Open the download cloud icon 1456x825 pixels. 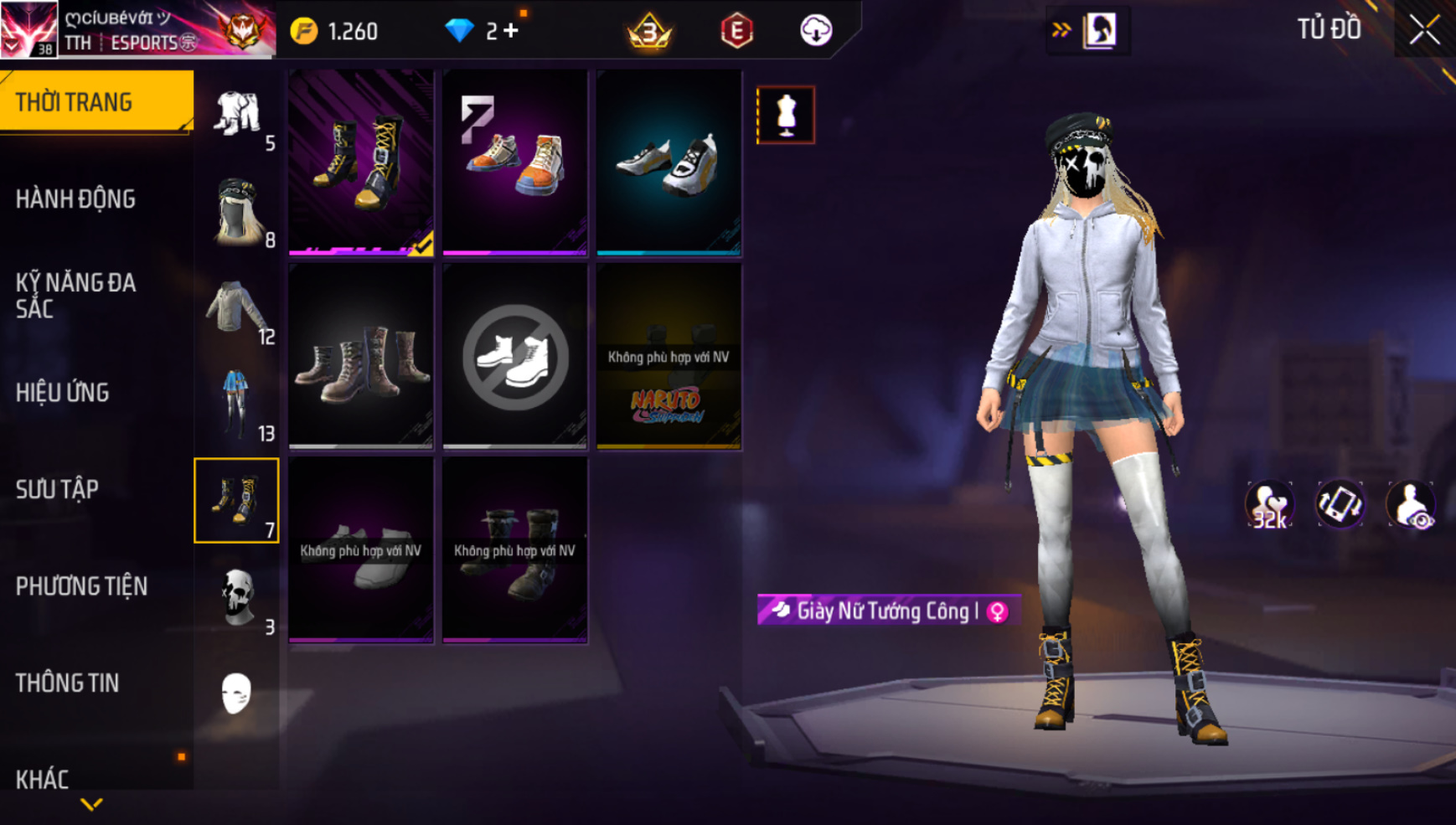815,31
